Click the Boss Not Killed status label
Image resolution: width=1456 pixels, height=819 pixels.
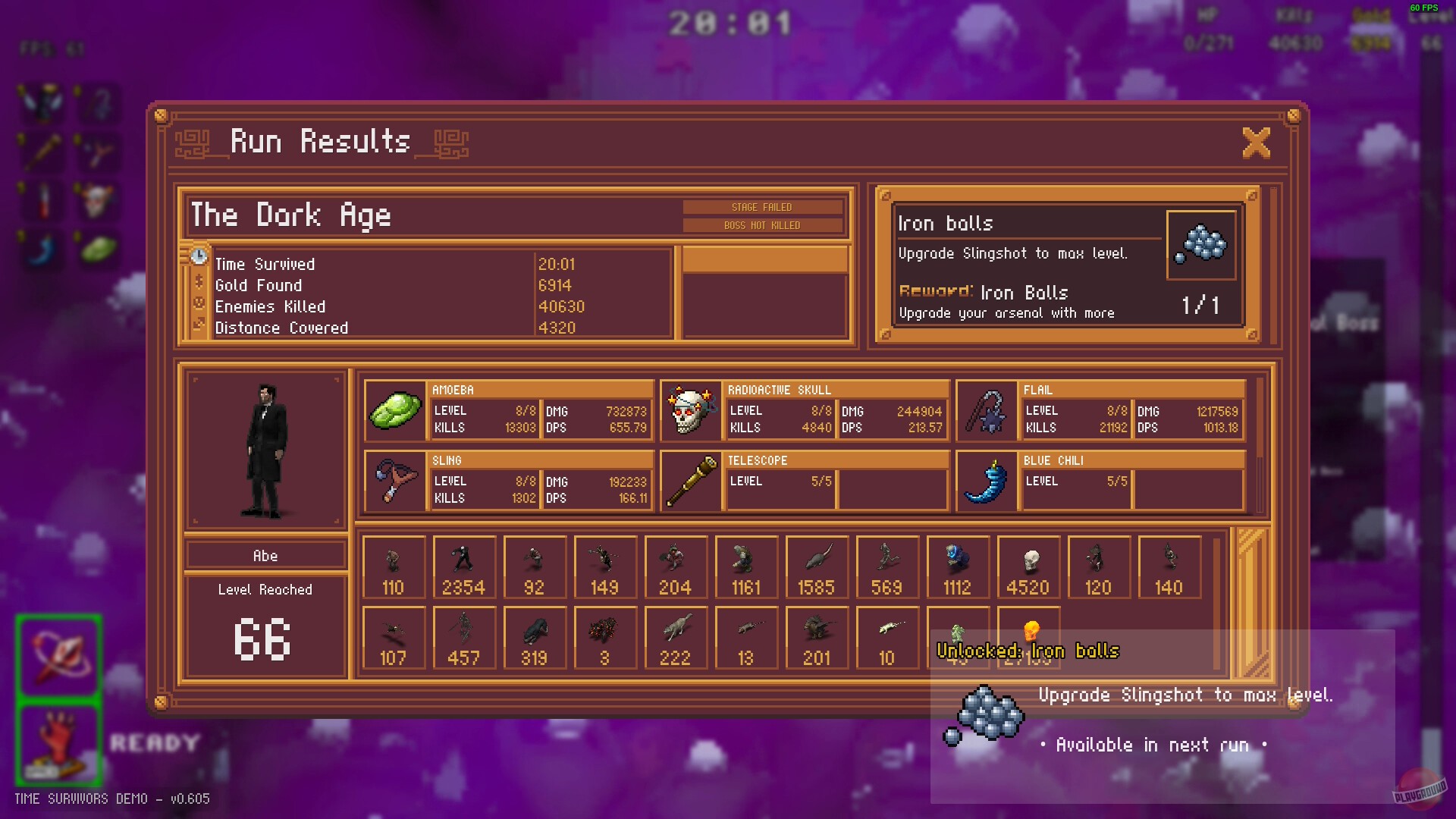tap(762, 224)
